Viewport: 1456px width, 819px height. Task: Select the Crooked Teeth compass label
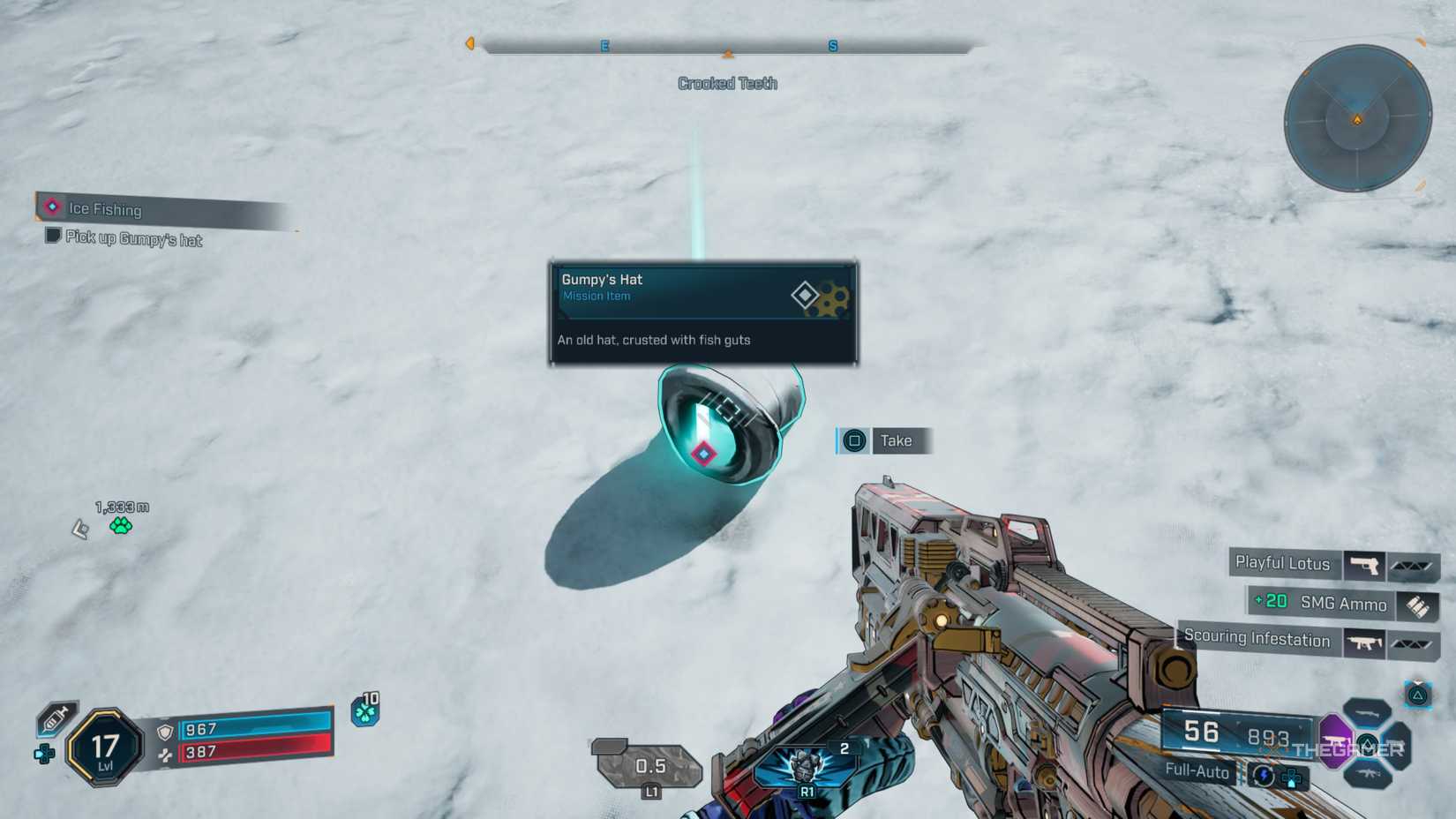727,83
